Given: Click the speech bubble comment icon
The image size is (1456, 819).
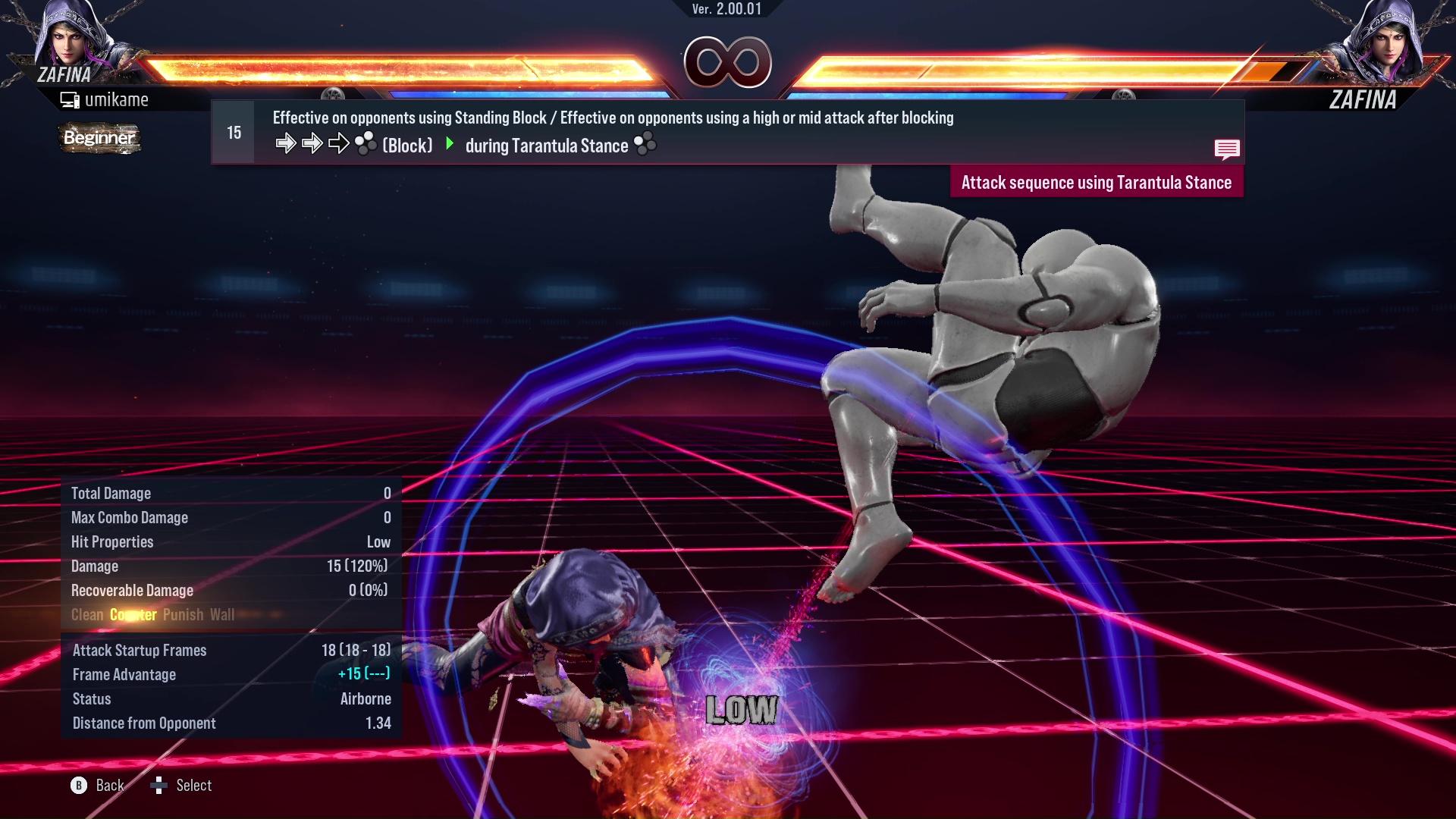Looking at the screenshot, I should click(x=1228, y=149).
